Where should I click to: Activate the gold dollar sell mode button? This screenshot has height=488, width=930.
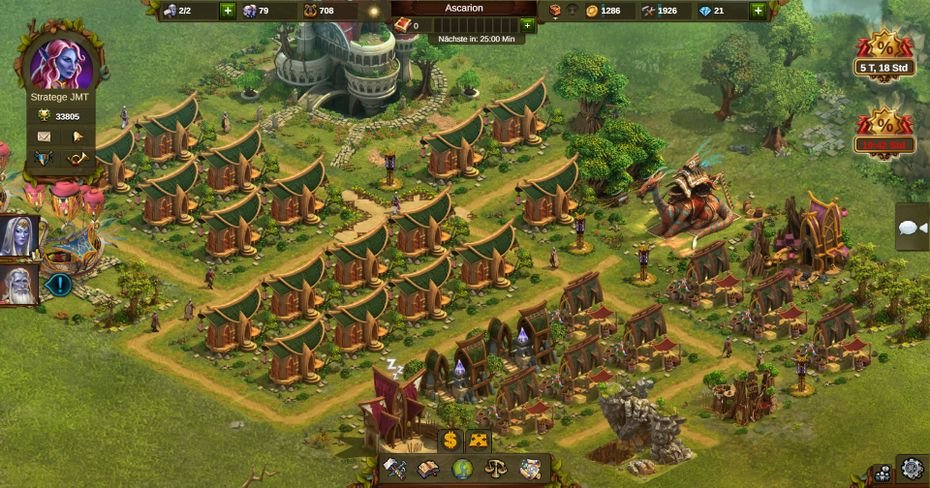[450, 440]
